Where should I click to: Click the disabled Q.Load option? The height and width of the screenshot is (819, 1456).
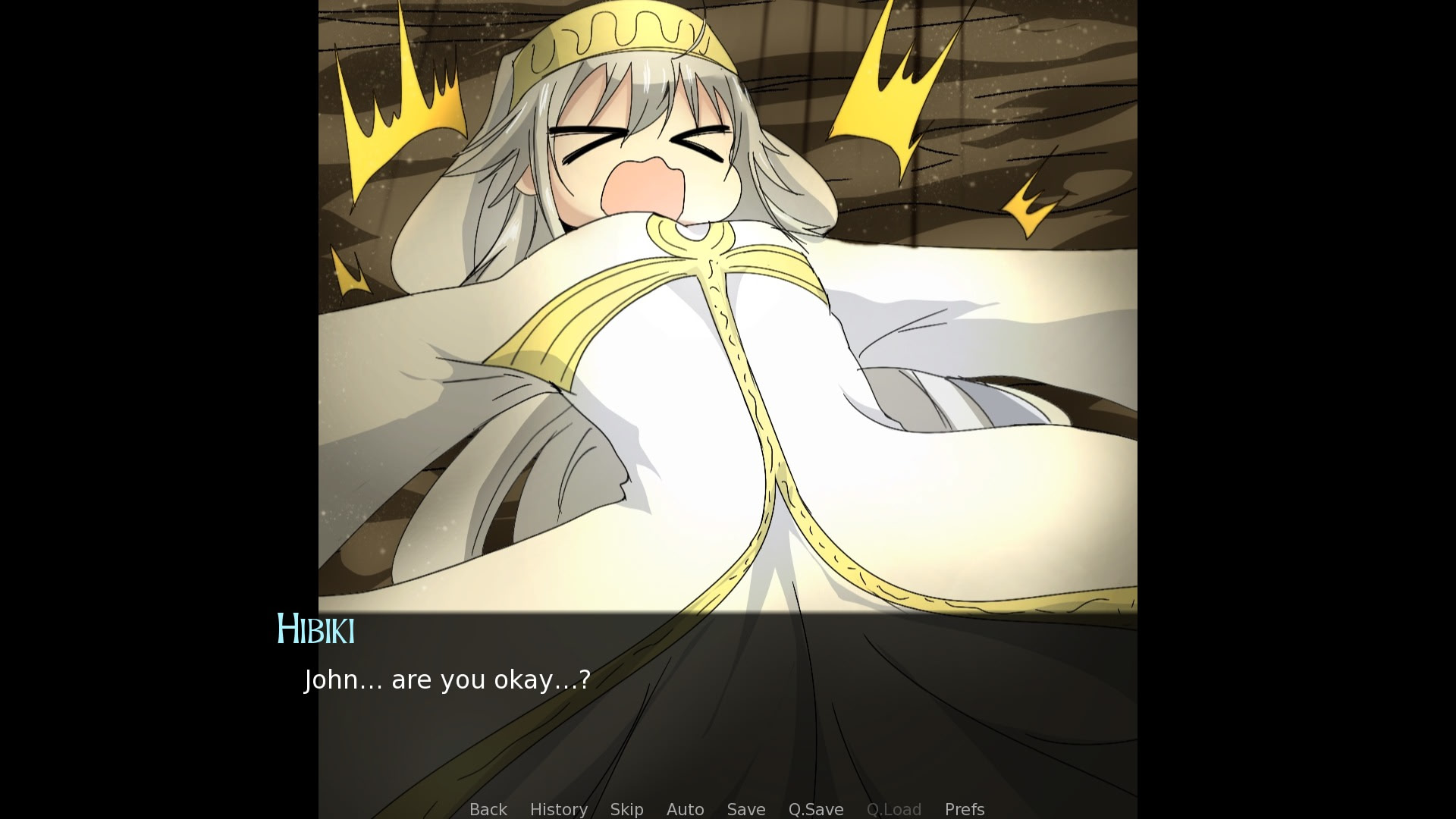(x=894, y=809)
